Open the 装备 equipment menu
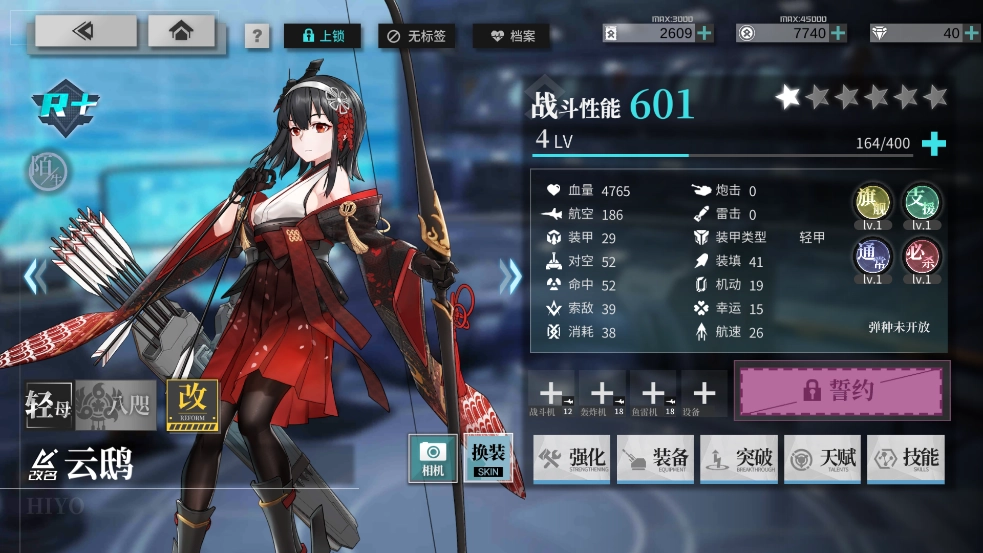The image size is (983, 553). 655,459
